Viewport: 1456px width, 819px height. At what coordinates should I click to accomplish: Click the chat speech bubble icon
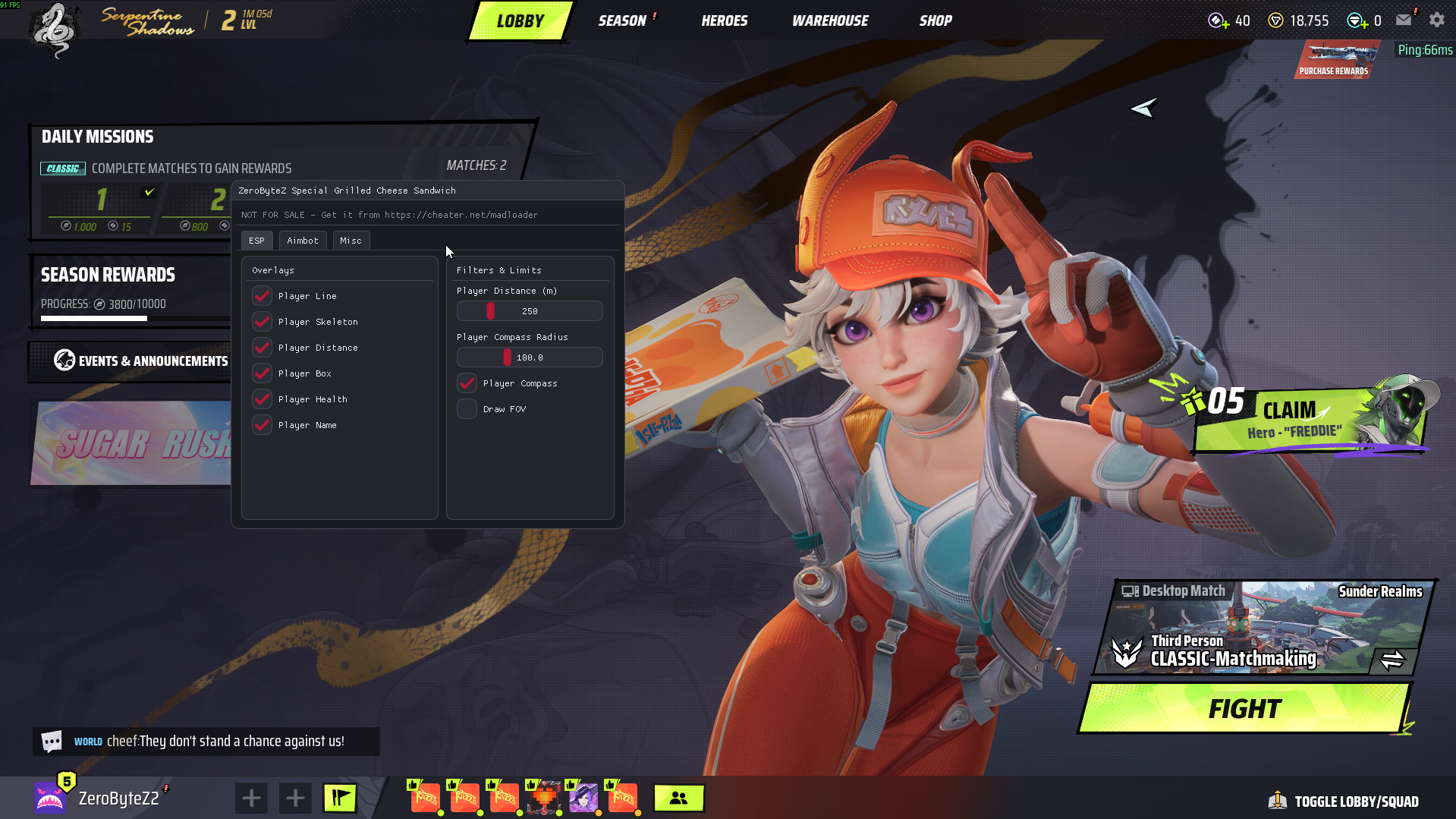point(50,741)
